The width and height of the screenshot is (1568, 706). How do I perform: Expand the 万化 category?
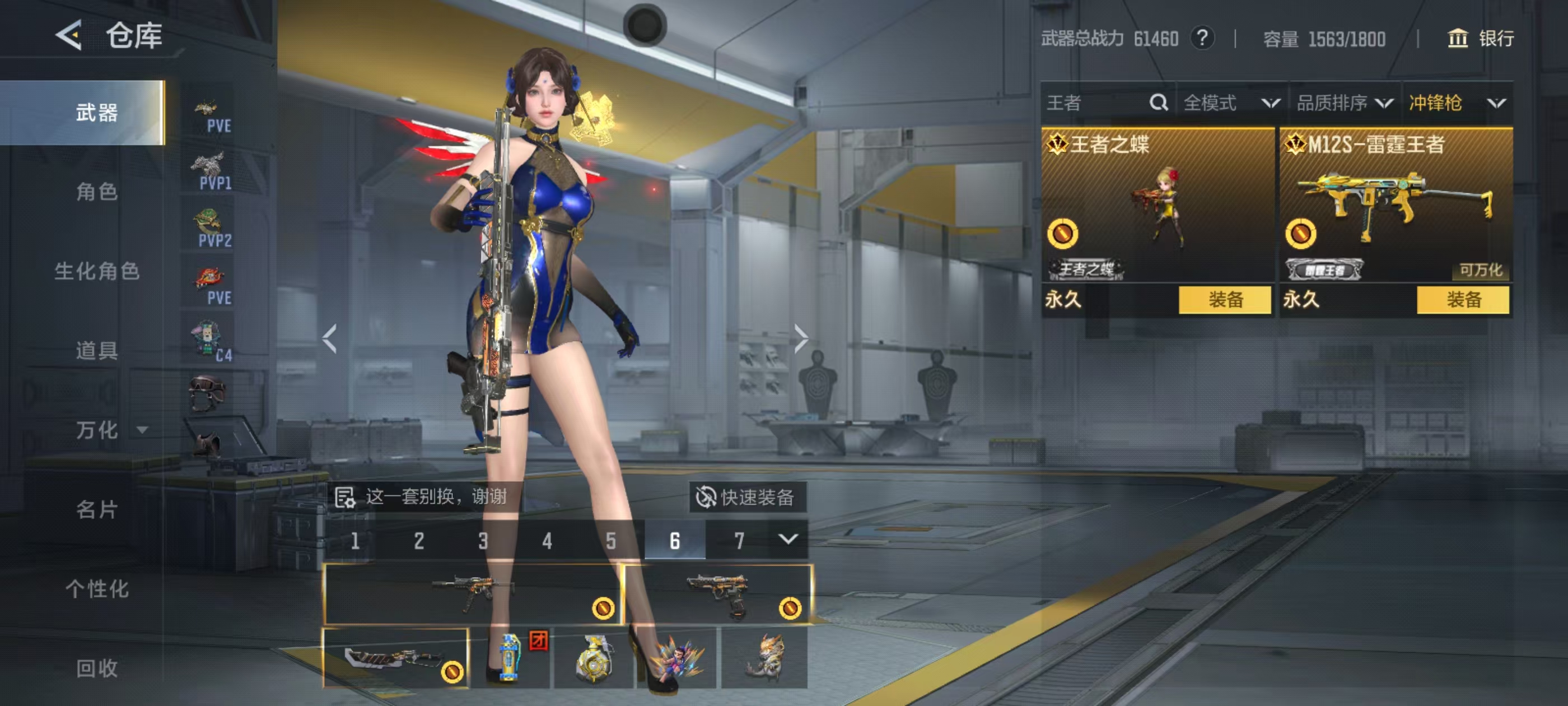110,430
